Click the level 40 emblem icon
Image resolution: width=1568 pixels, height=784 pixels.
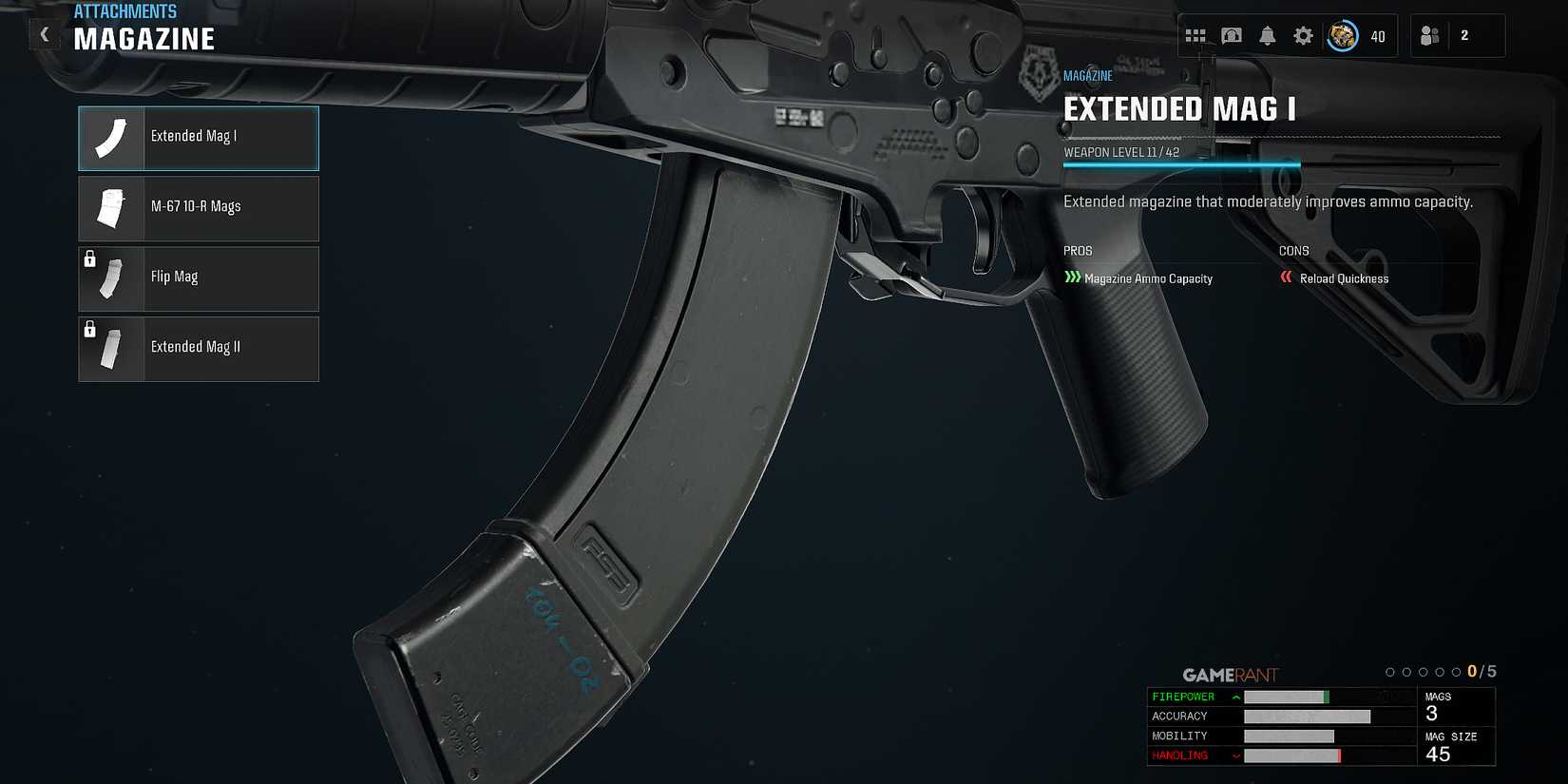[1343, 36]
